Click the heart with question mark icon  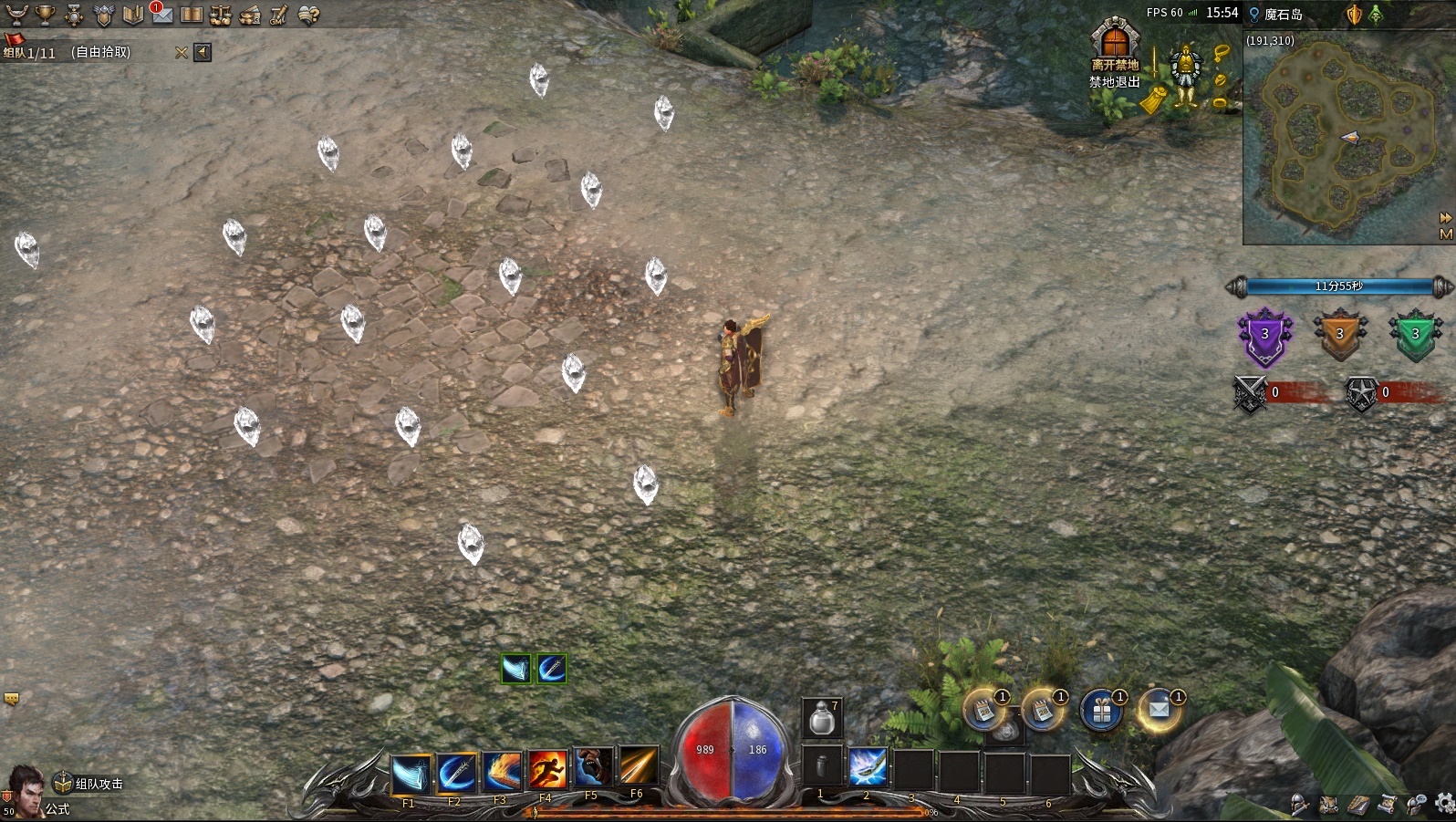pos(308,15)
